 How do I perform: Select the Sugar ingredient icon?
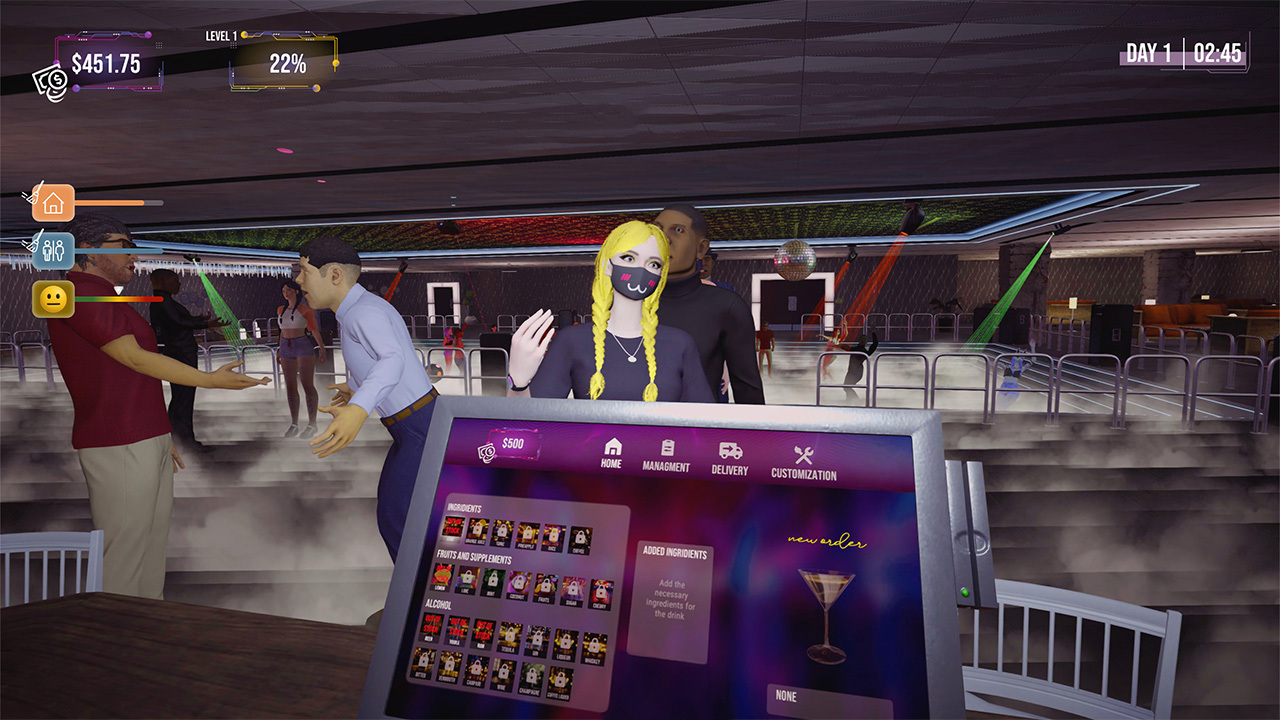click(x=572, y=590)
